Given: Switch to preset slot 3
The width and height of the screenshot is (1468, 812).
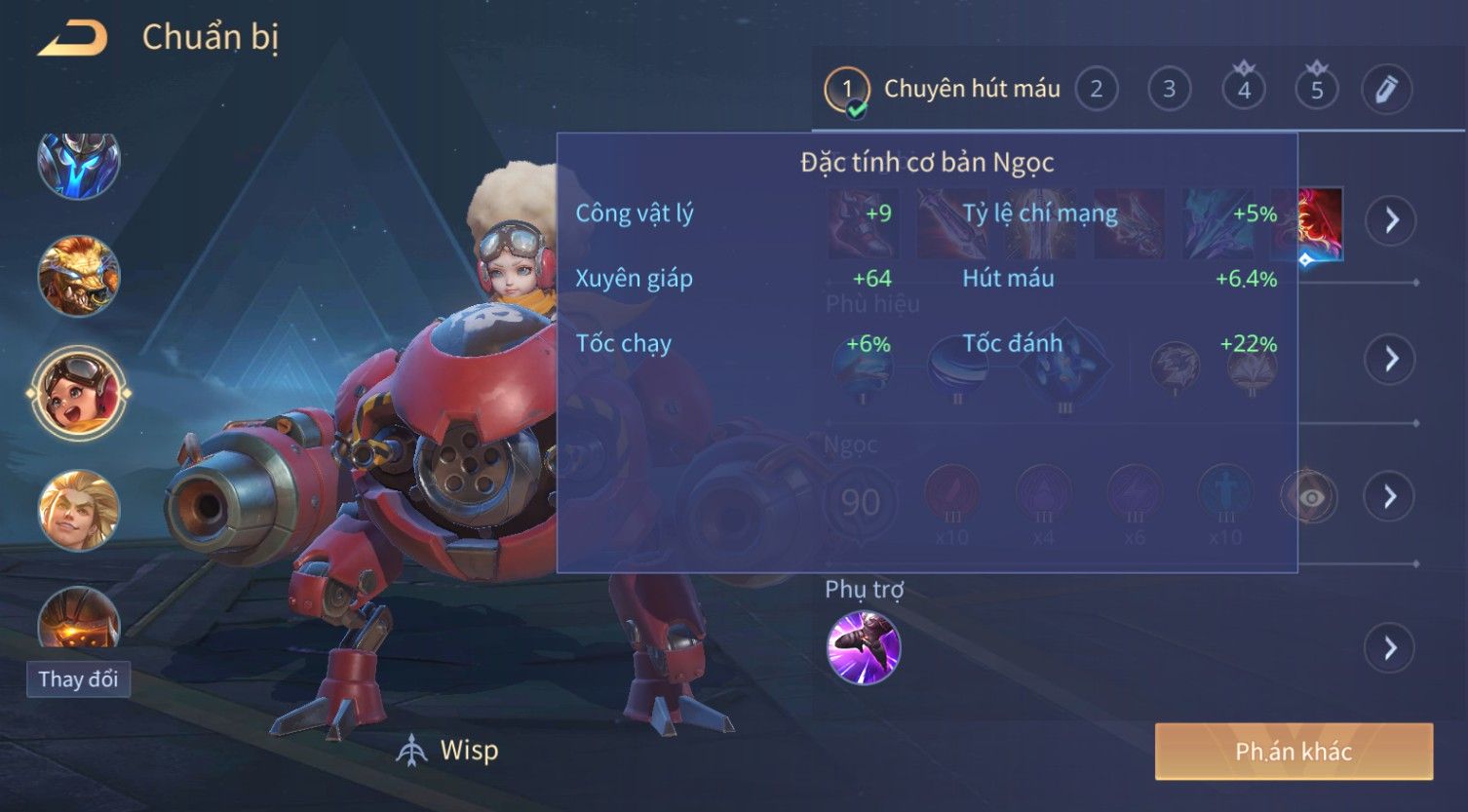Looking at the screenshot, I should tap(1169, 90).
